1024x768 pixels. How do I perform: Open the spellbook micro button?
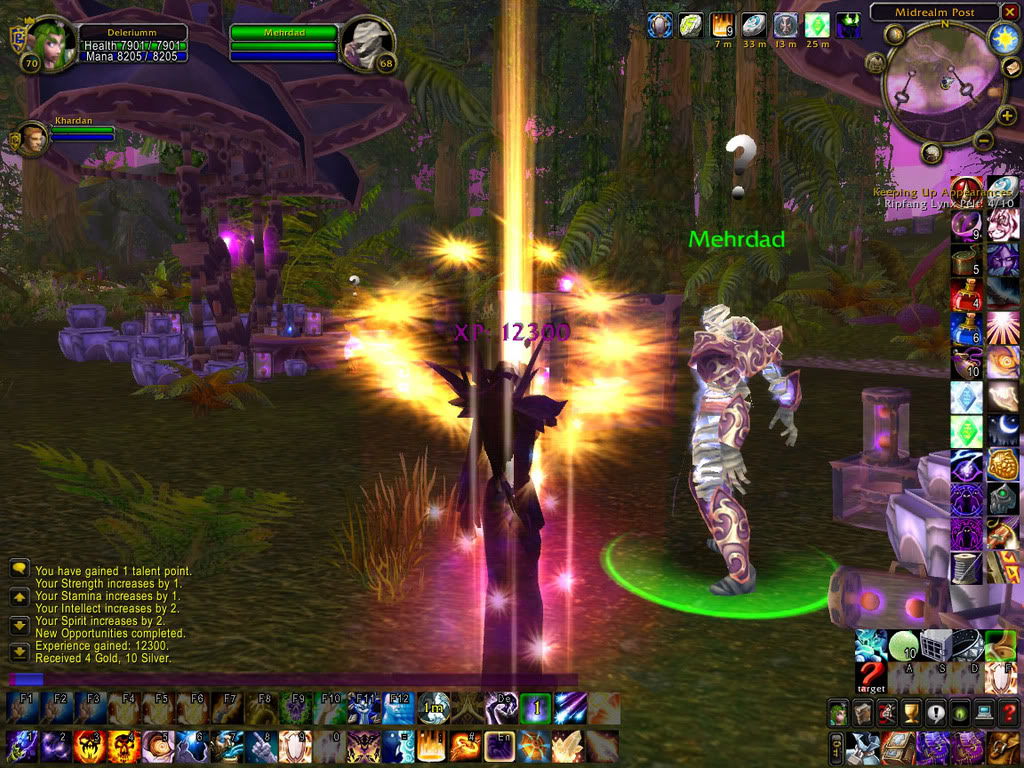pos(862,713)
